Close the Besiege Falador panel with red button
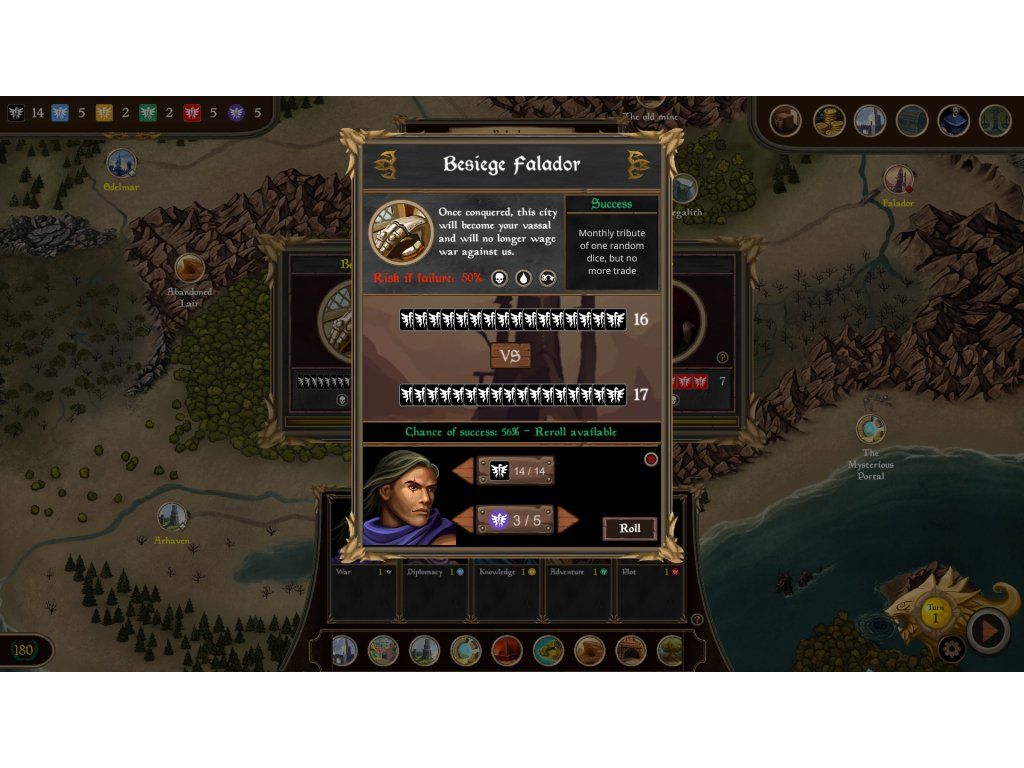Viewport: 1024px width, 768px height. click(651, 459)
